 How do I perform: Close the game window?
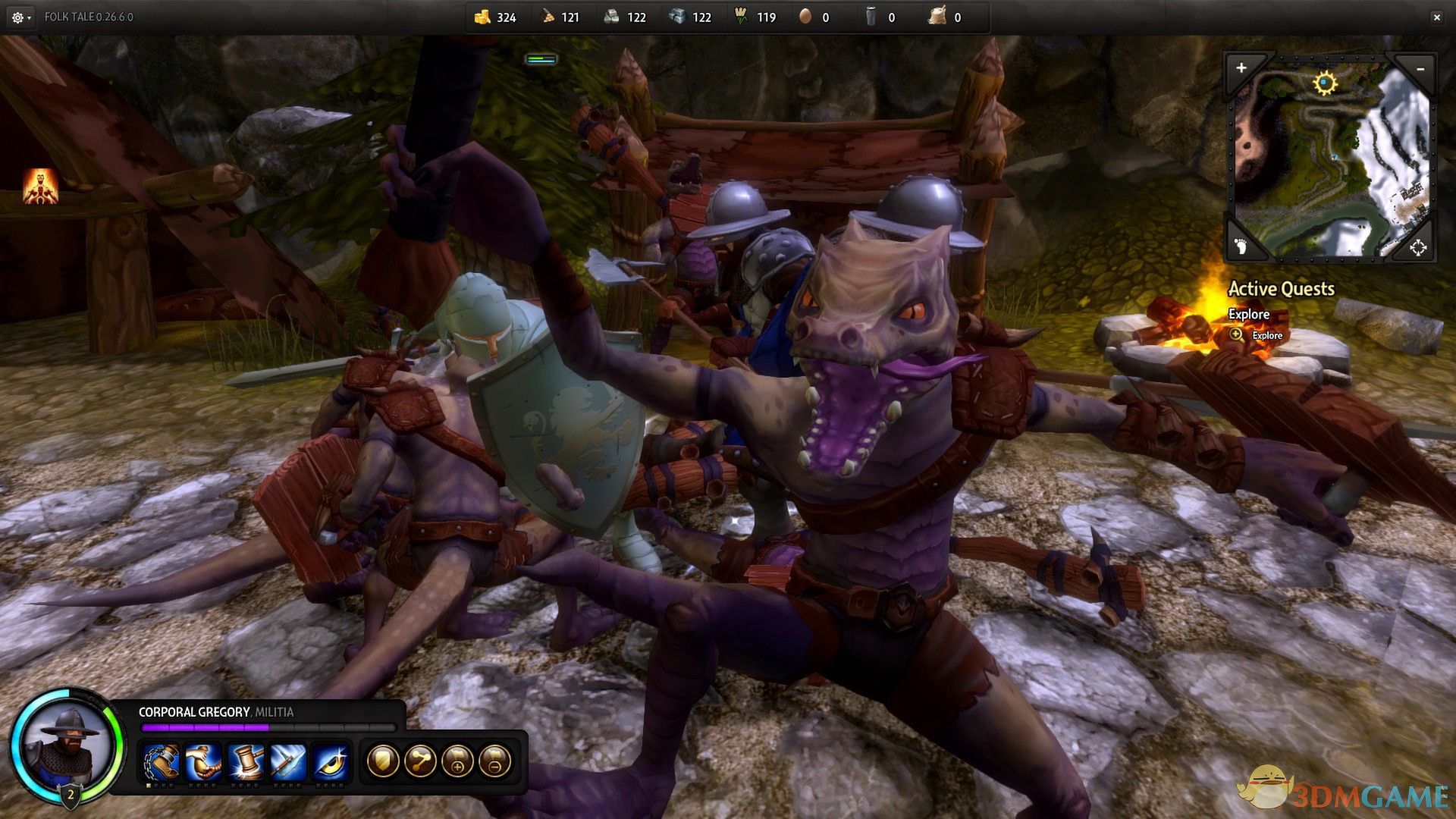pyautogui.click(x=1436, y=17)
